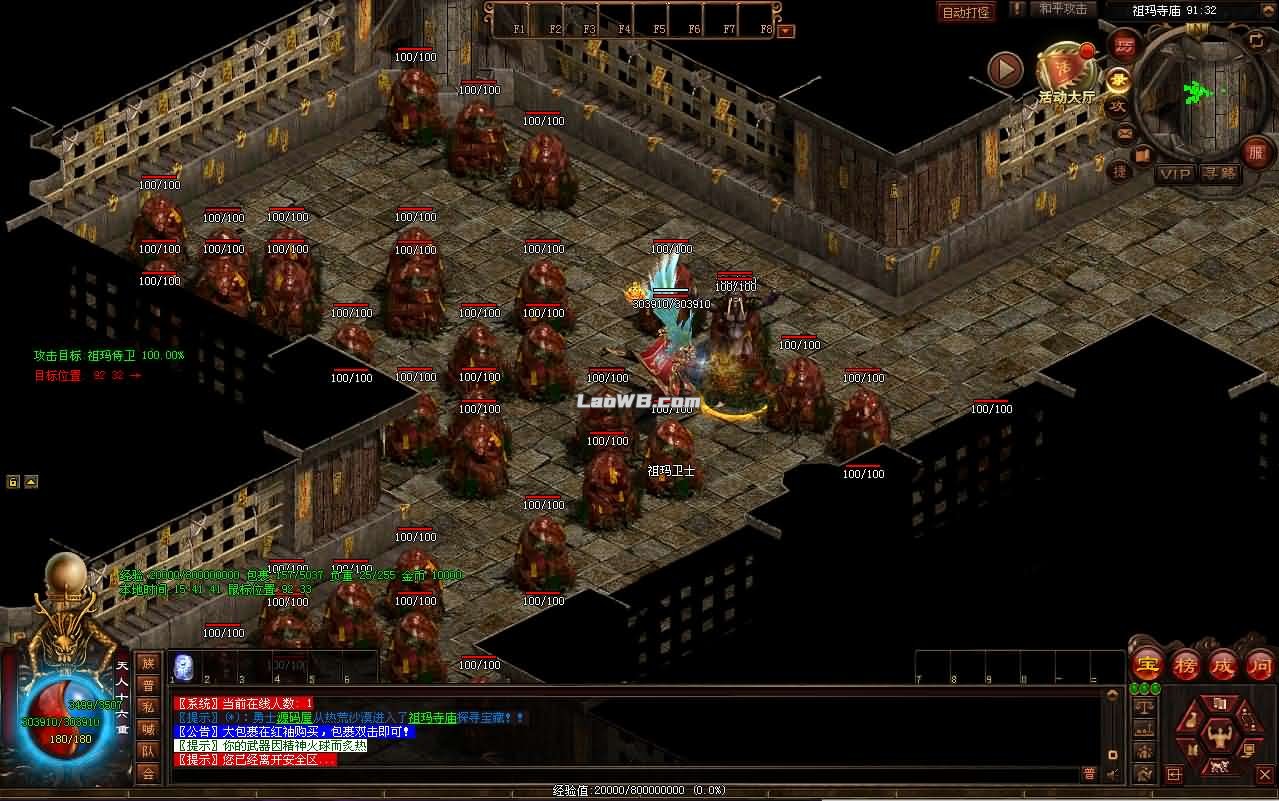Toggle the 自动打怪 auto-fight button
The width and height of the screenshot is (1279, 801).
tap(966, 12)
